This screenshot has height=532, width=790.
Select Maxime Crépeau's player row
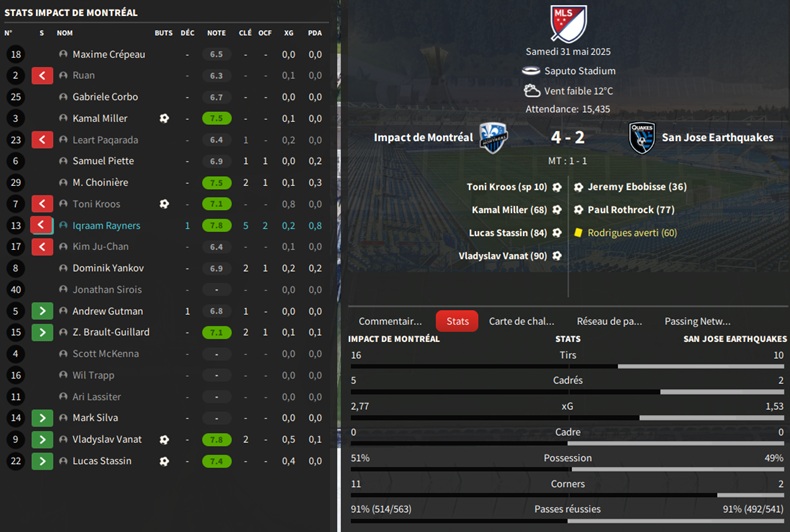pos(109,54)
